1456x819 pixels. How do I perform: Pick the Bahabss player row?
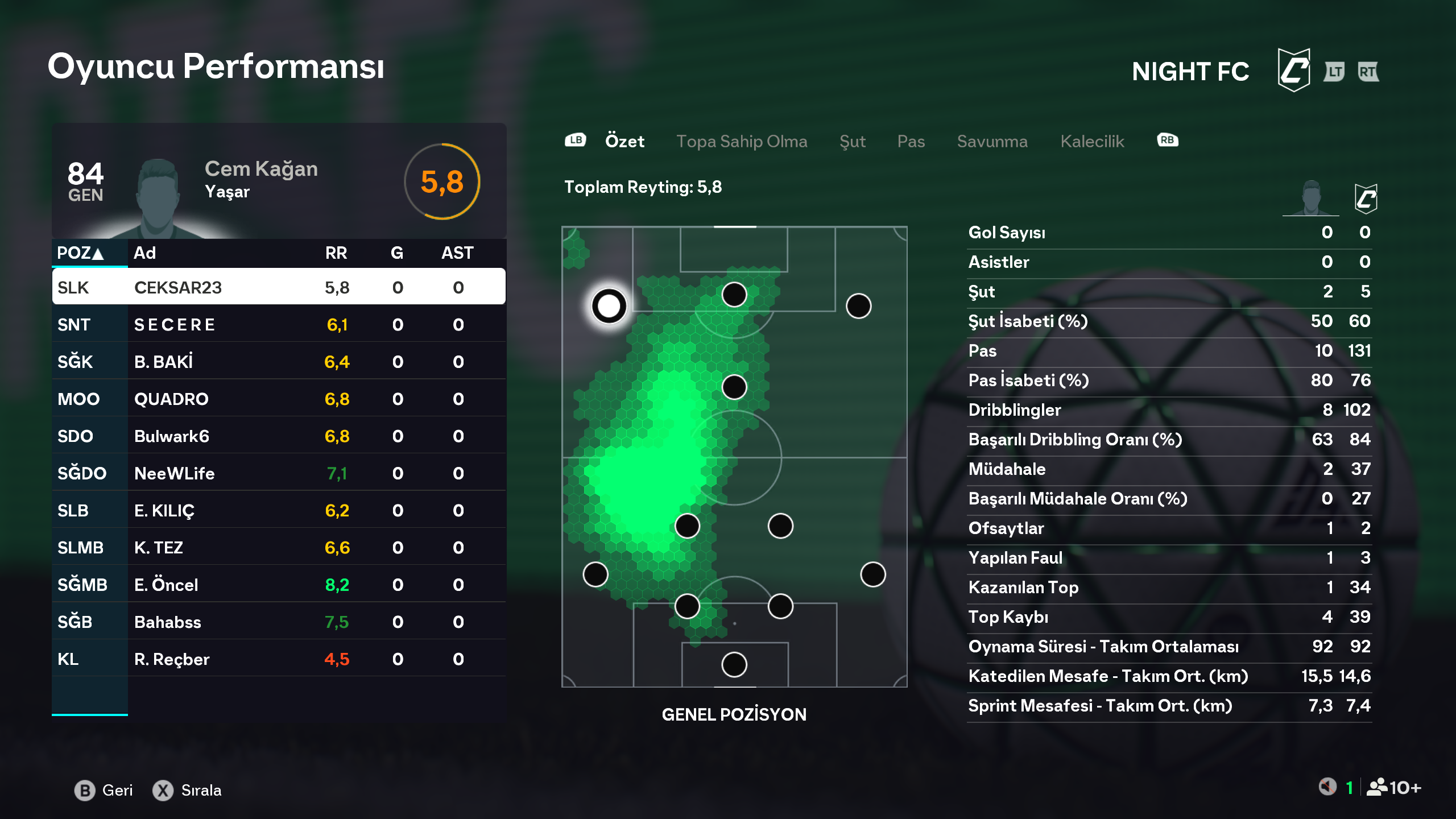coord(279,622)
